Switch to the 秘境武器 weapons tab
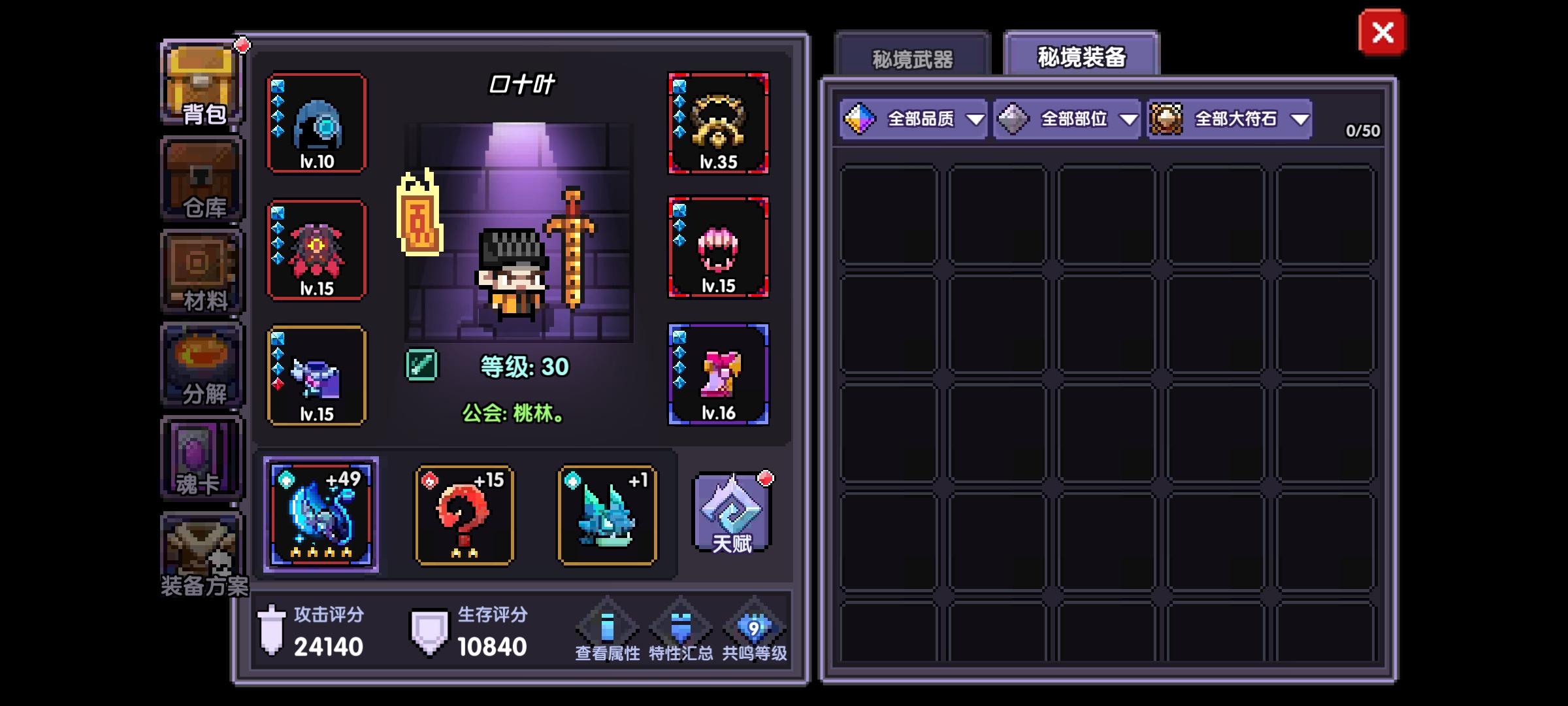 [913, 58]
